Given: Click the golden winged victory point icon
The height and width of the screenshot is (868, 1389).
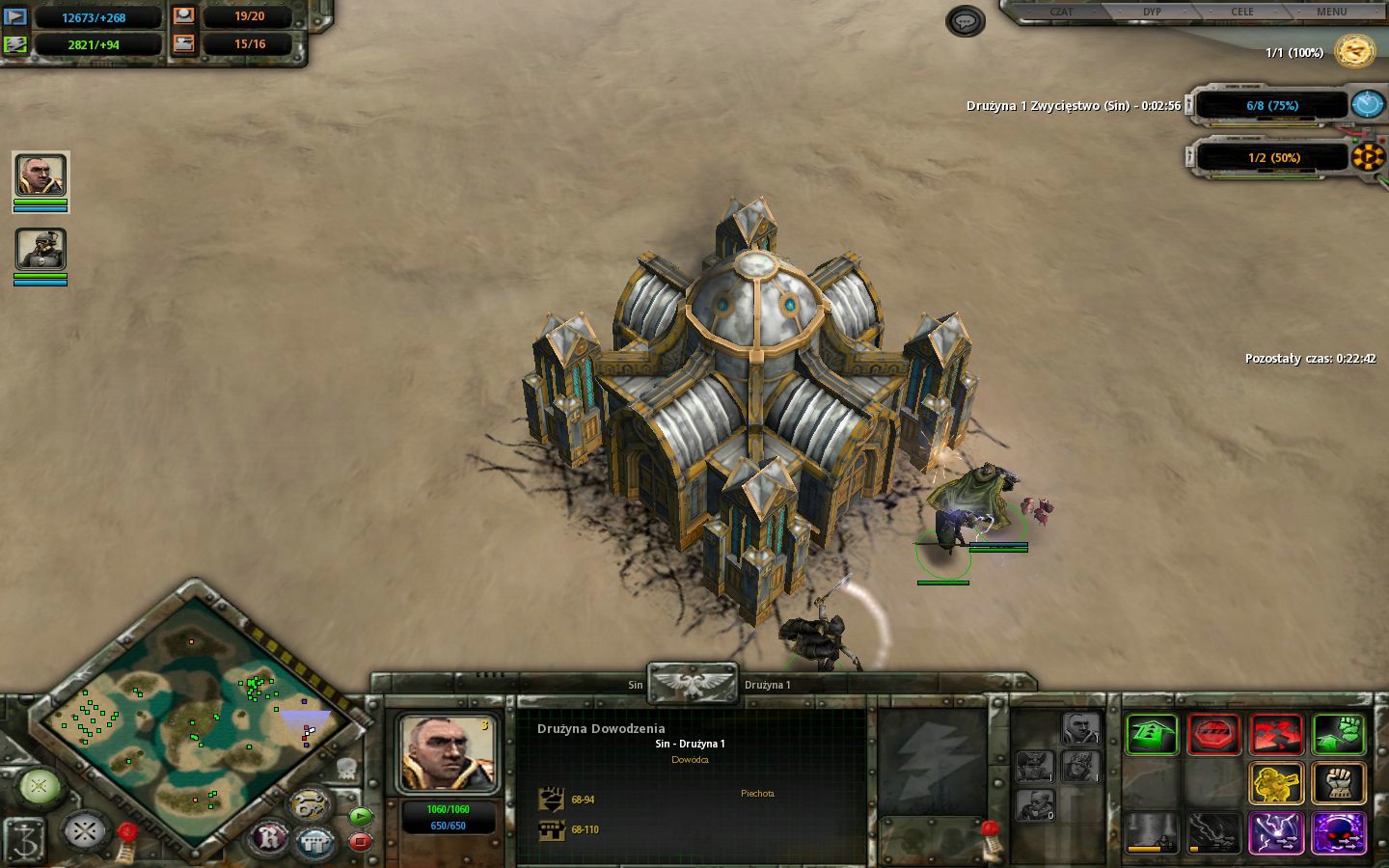Looking at the screenshot, I should (1354, 51).
